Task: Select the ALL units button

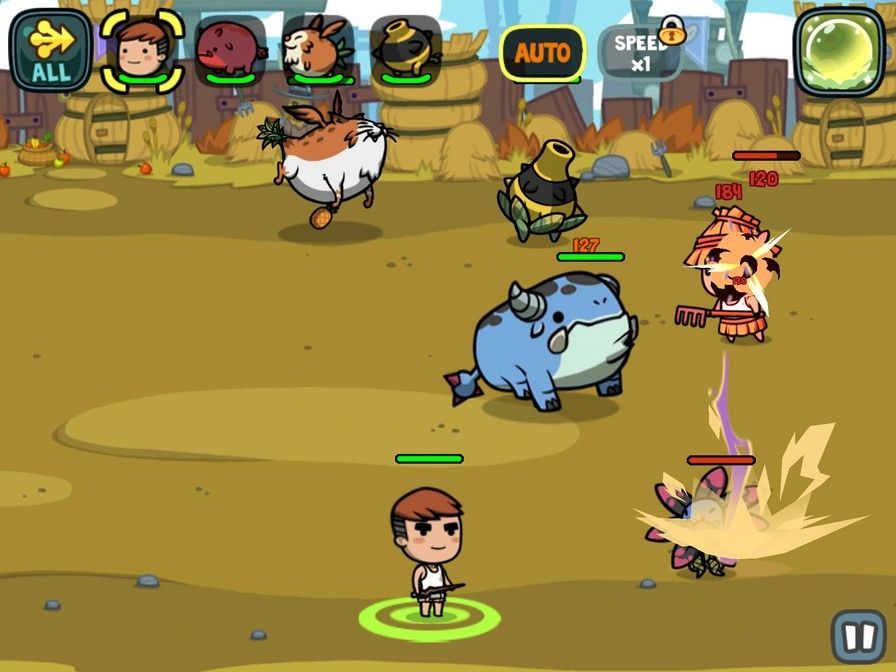Action: (50, 49)
